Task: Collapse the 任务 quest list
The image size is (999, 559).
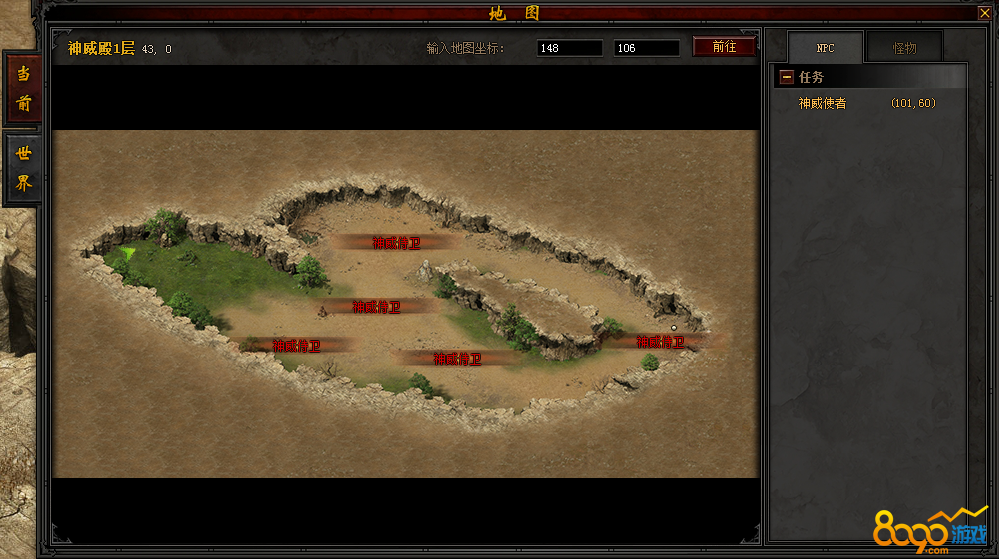Action: tap(787, 77)
